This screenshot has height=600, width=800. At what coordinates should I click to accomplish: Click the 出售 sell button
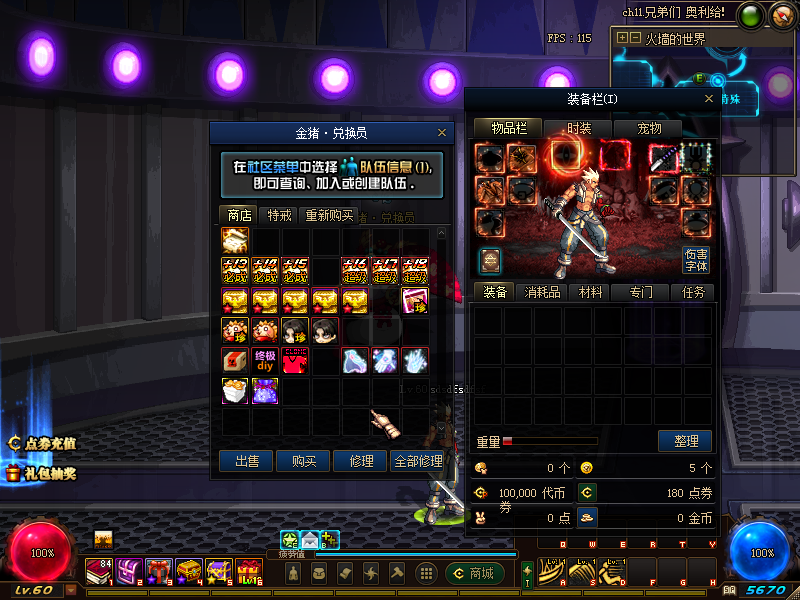(x=247, y=461)
